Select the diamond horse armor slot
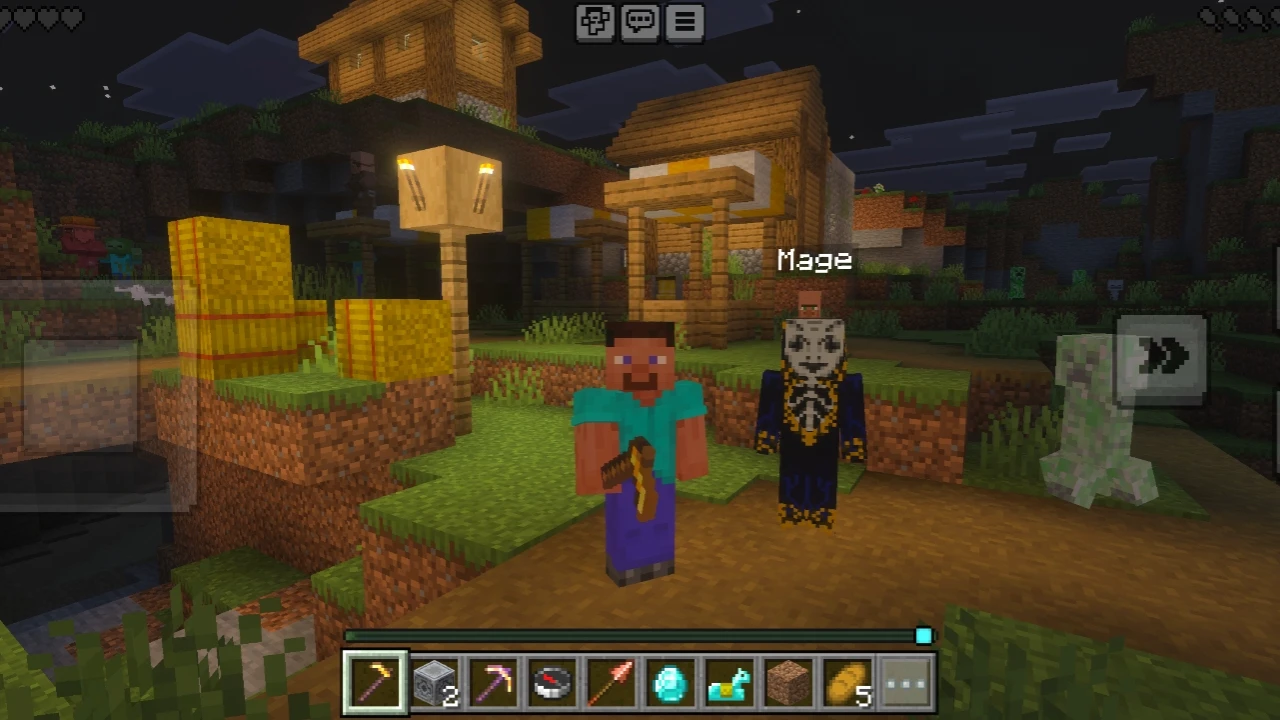 point(728,683)
